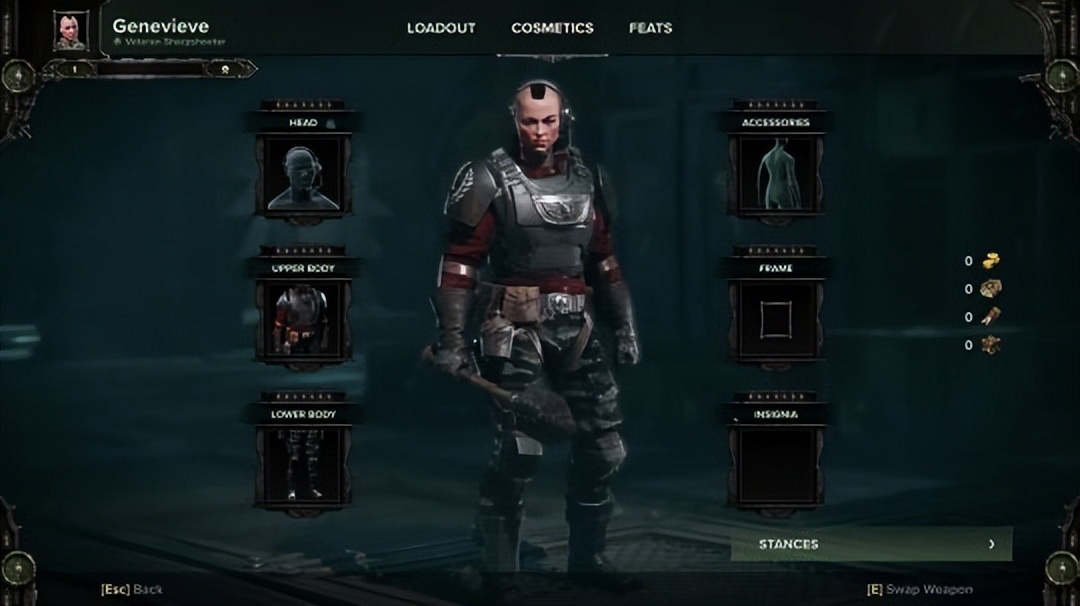Open the Cosmetics tab
1080x606 pixels.
[x=552, y=28]
